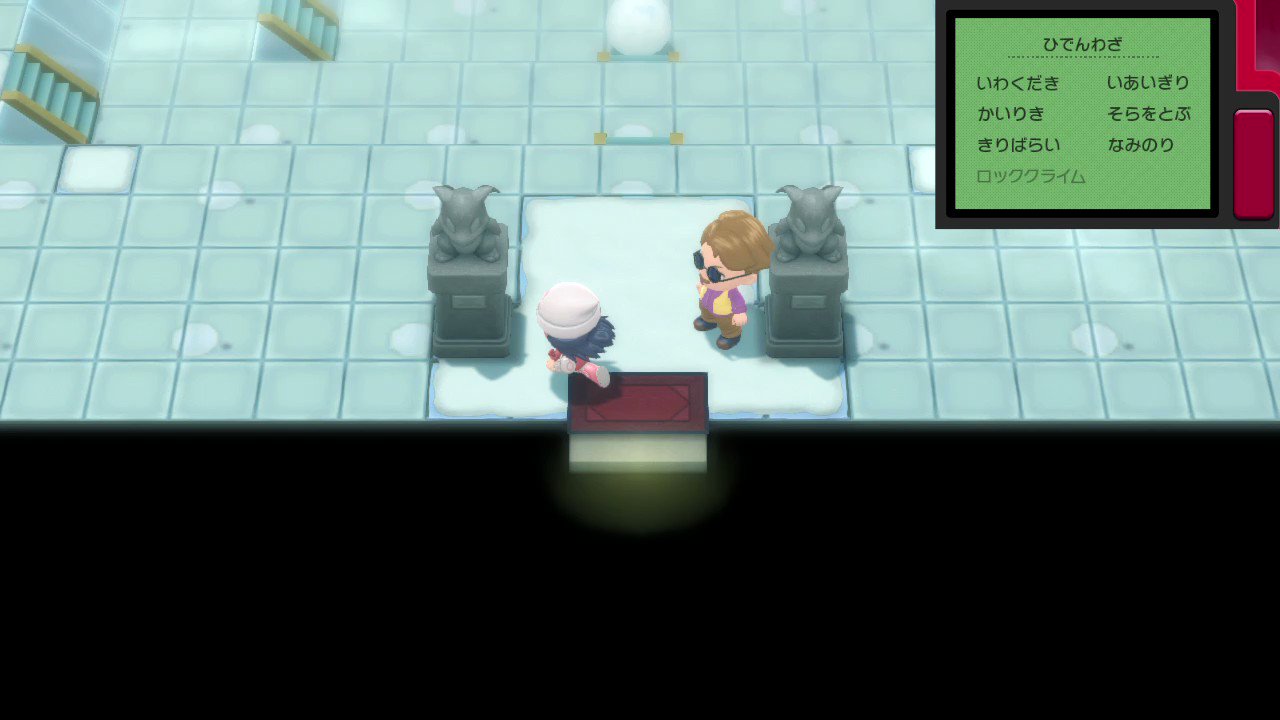Select いわくだき in the hidden moves list
The width and height of the screenshot is (1280, 720).
pyautogui.click(x=1018, y=83)
